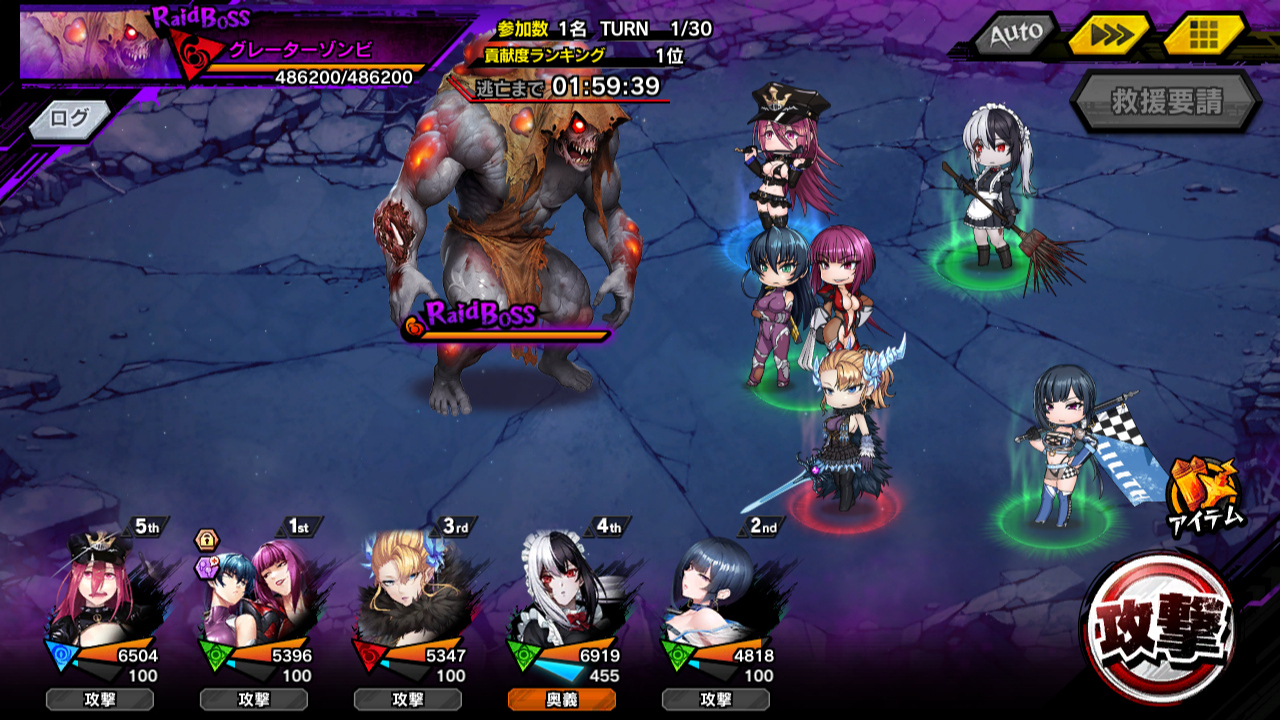This screenshot has height=720, width=1280.
Task: Toggle the Auto battle button
Action: pos(1016,36)
